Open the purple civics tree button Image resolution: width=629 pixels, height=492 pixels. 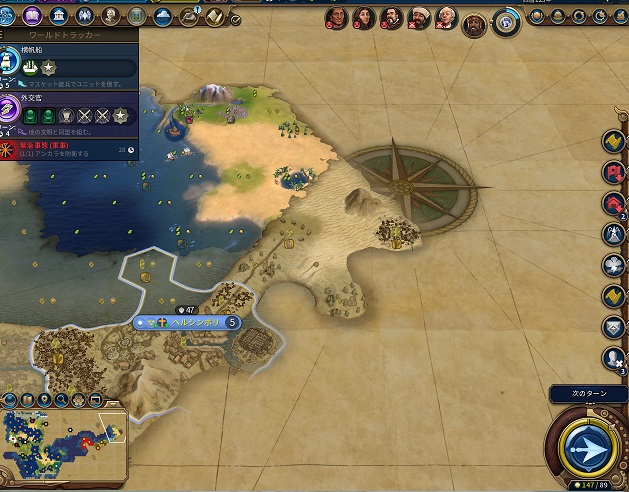click(32, 16)
